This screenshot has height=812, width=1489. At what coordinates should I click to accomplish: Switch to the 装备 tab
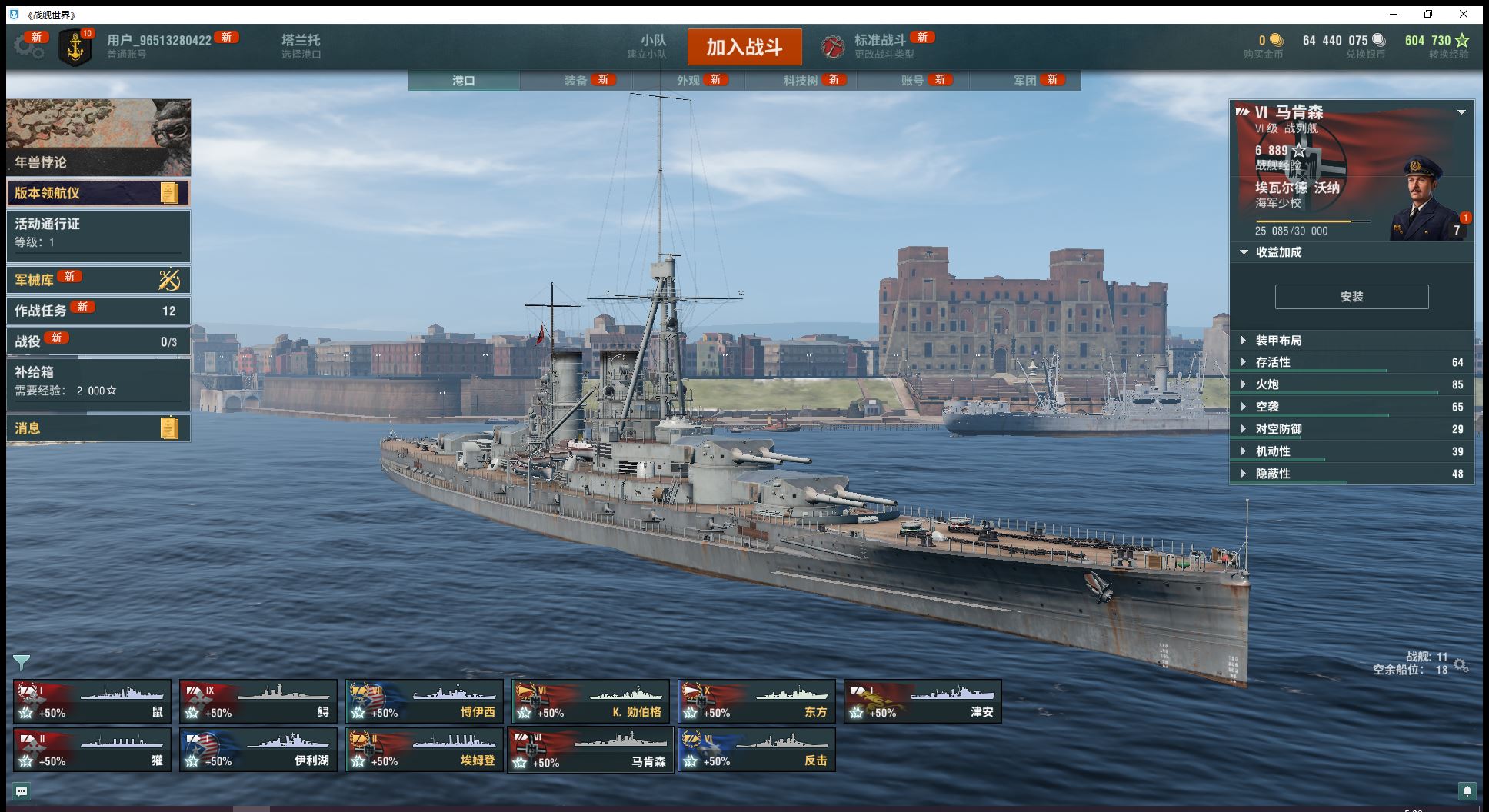pyautogui.click(x=575, y=81)
